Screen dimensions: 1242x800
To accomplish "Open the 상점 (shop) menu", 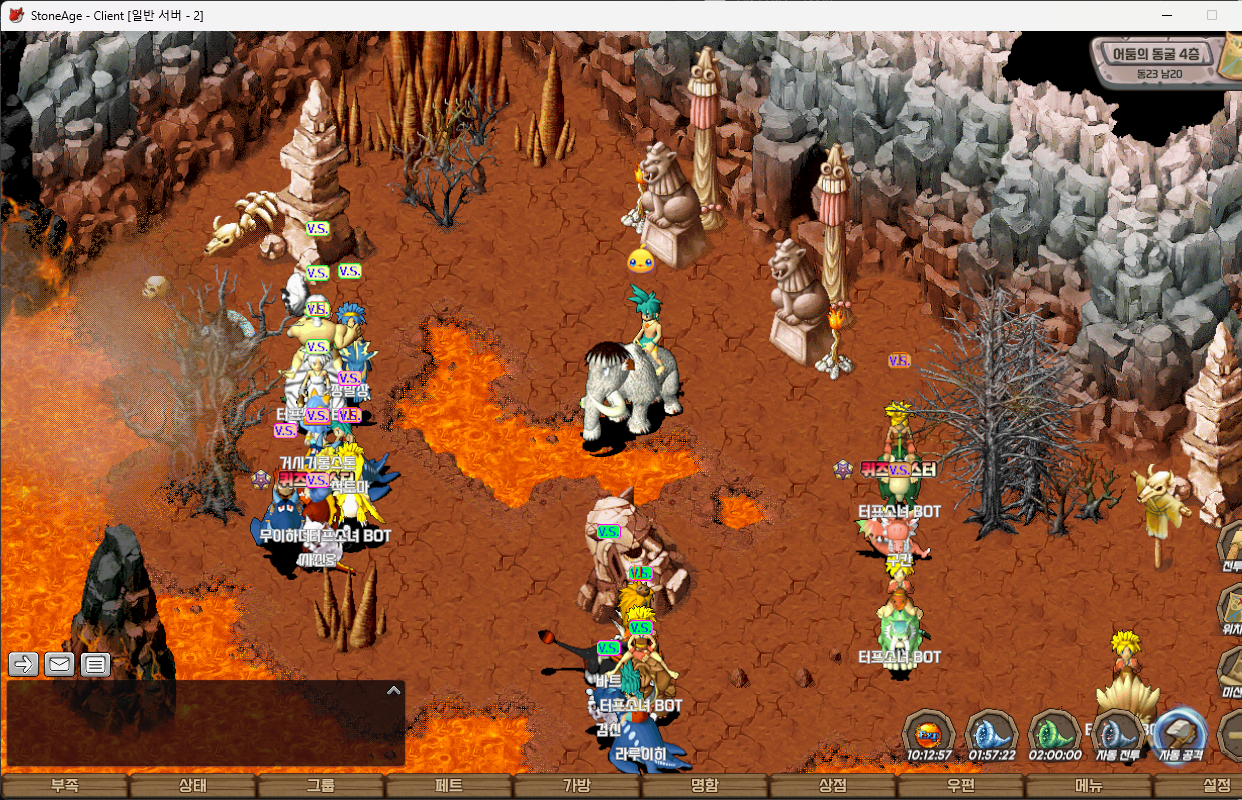I will 832,786.
